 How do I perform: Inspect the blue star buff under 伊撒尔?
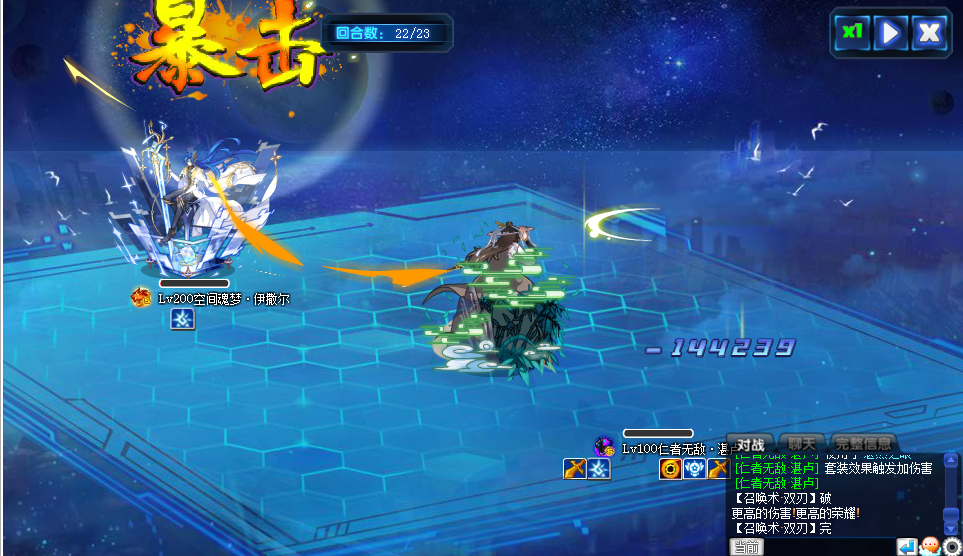(x=183, y=319)
